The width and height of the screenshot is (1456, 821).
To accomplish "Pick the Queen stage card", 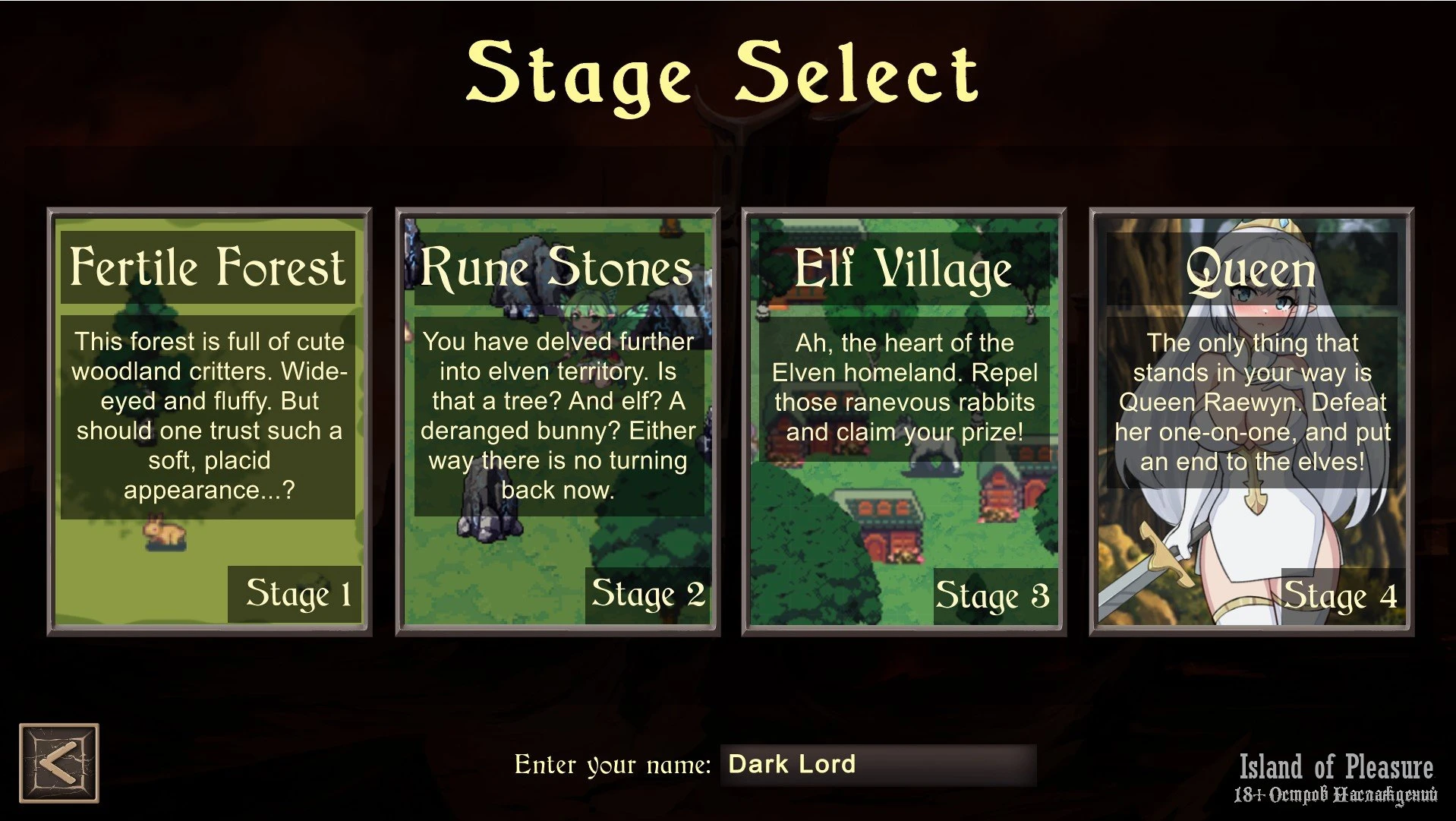I will (x=1252, y=422).
